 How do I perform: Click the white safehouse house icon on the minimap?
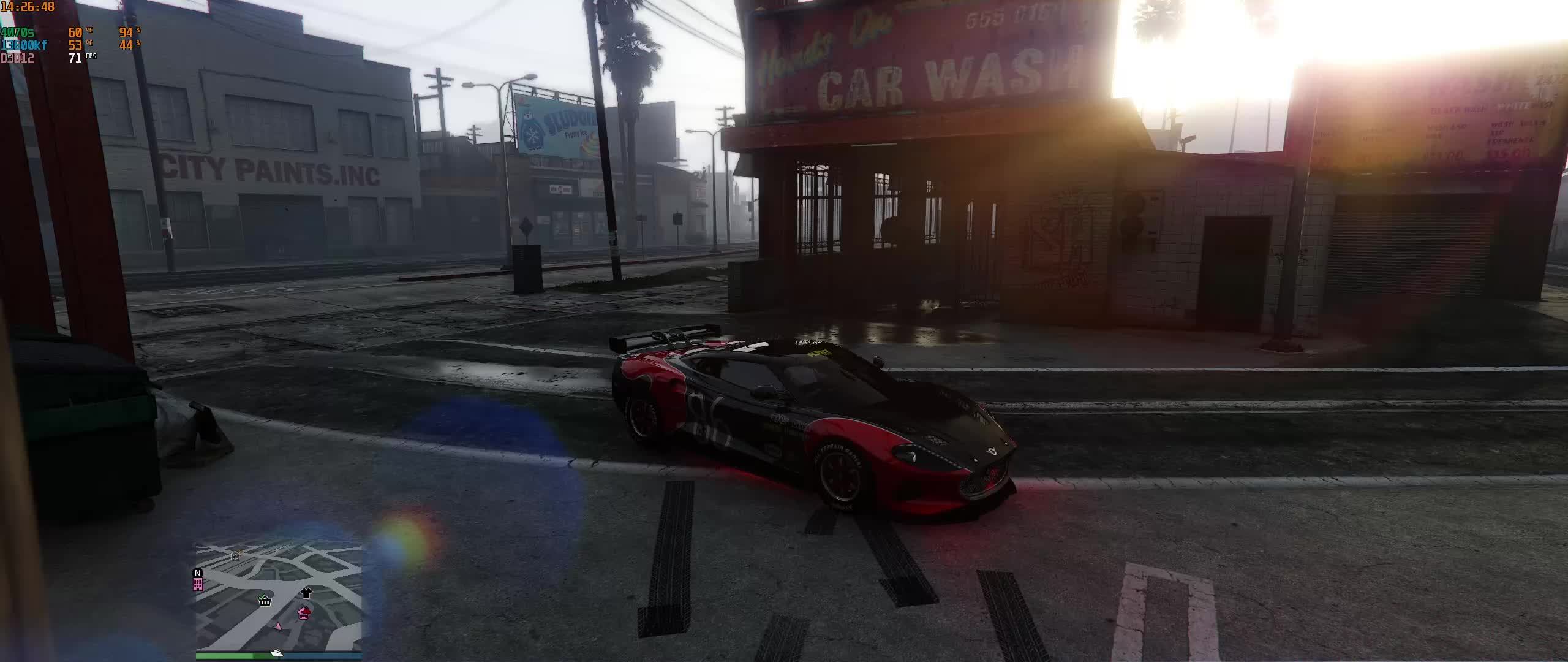coord(235,556)
